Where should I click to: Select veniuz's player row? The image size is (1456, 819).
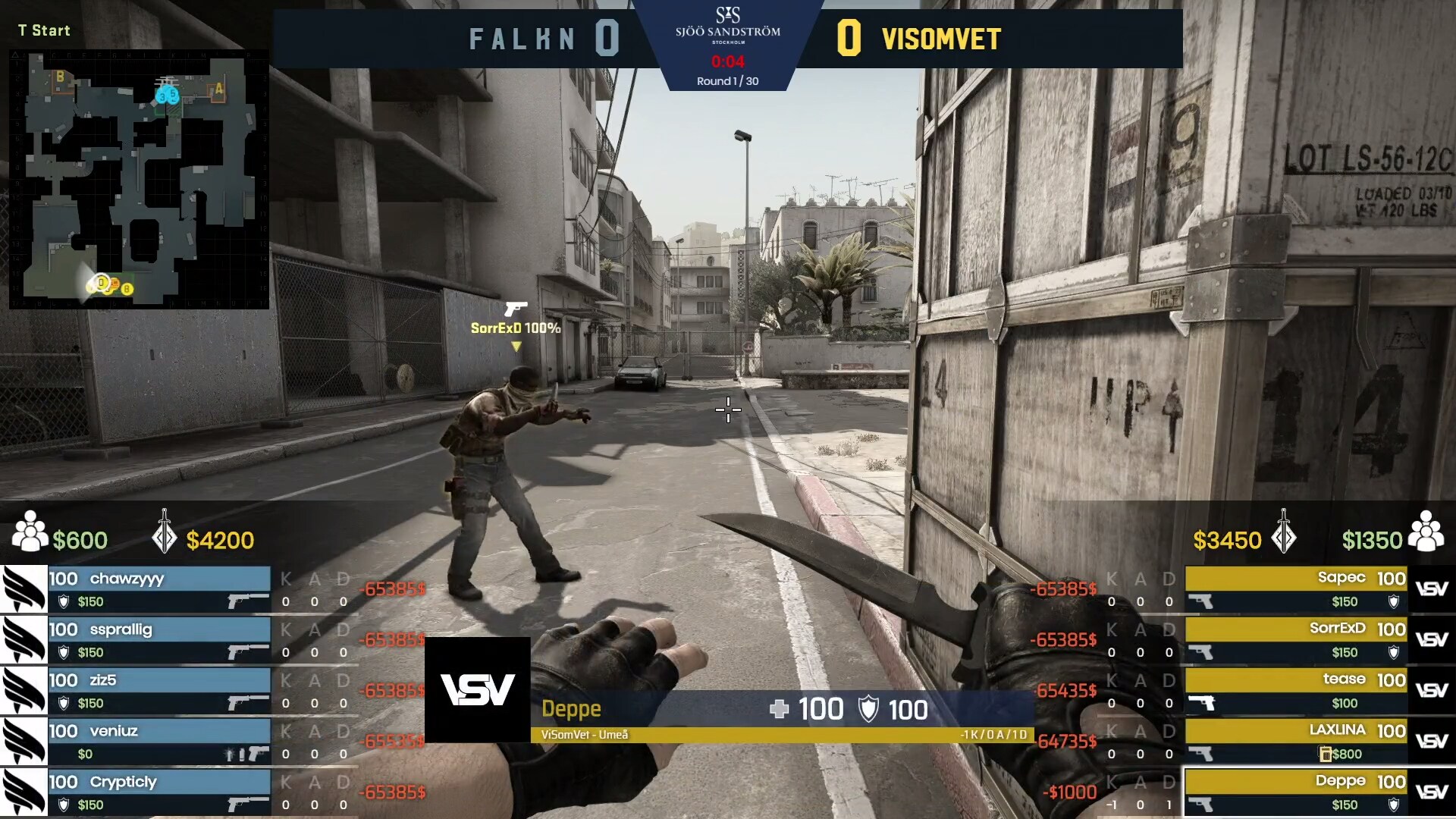click(158, 741)
